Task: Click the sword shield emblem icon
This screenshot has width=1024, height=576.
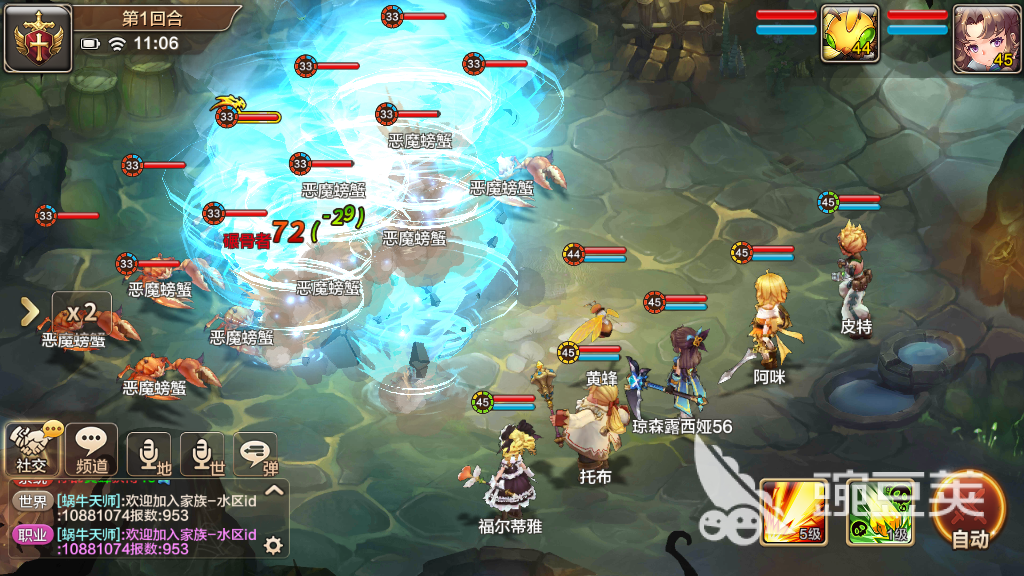Action: [x=37, y=38]
